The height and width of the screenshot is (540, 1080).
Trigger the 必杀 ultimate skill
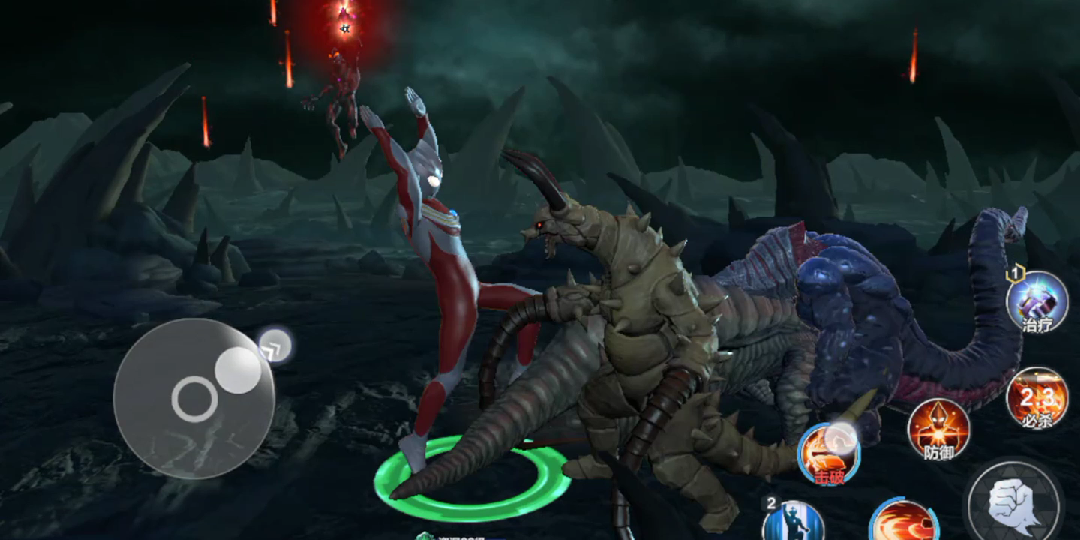click(1037, 397)
